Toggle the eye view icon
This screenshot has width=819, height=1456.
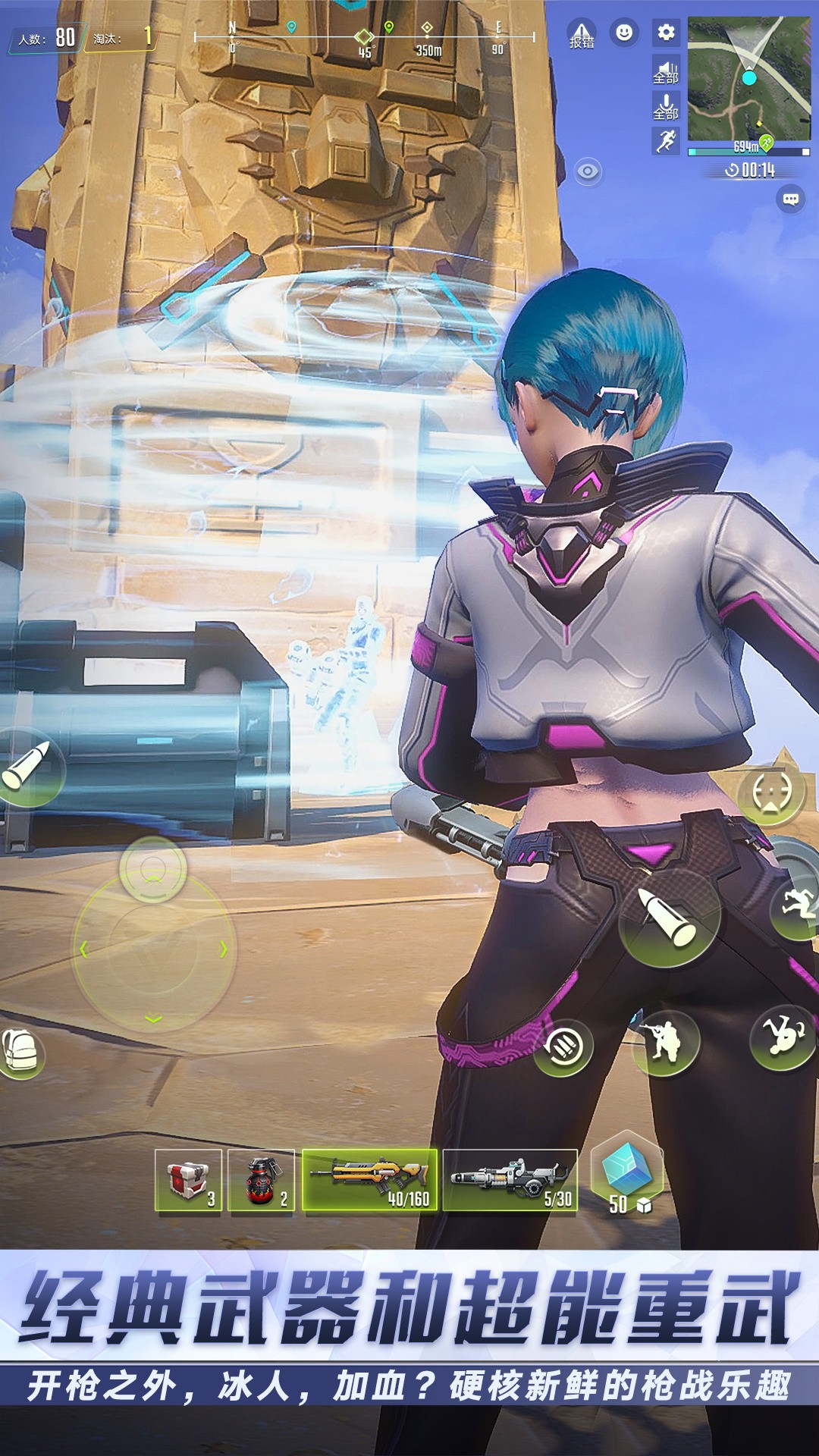pos(588,172)
